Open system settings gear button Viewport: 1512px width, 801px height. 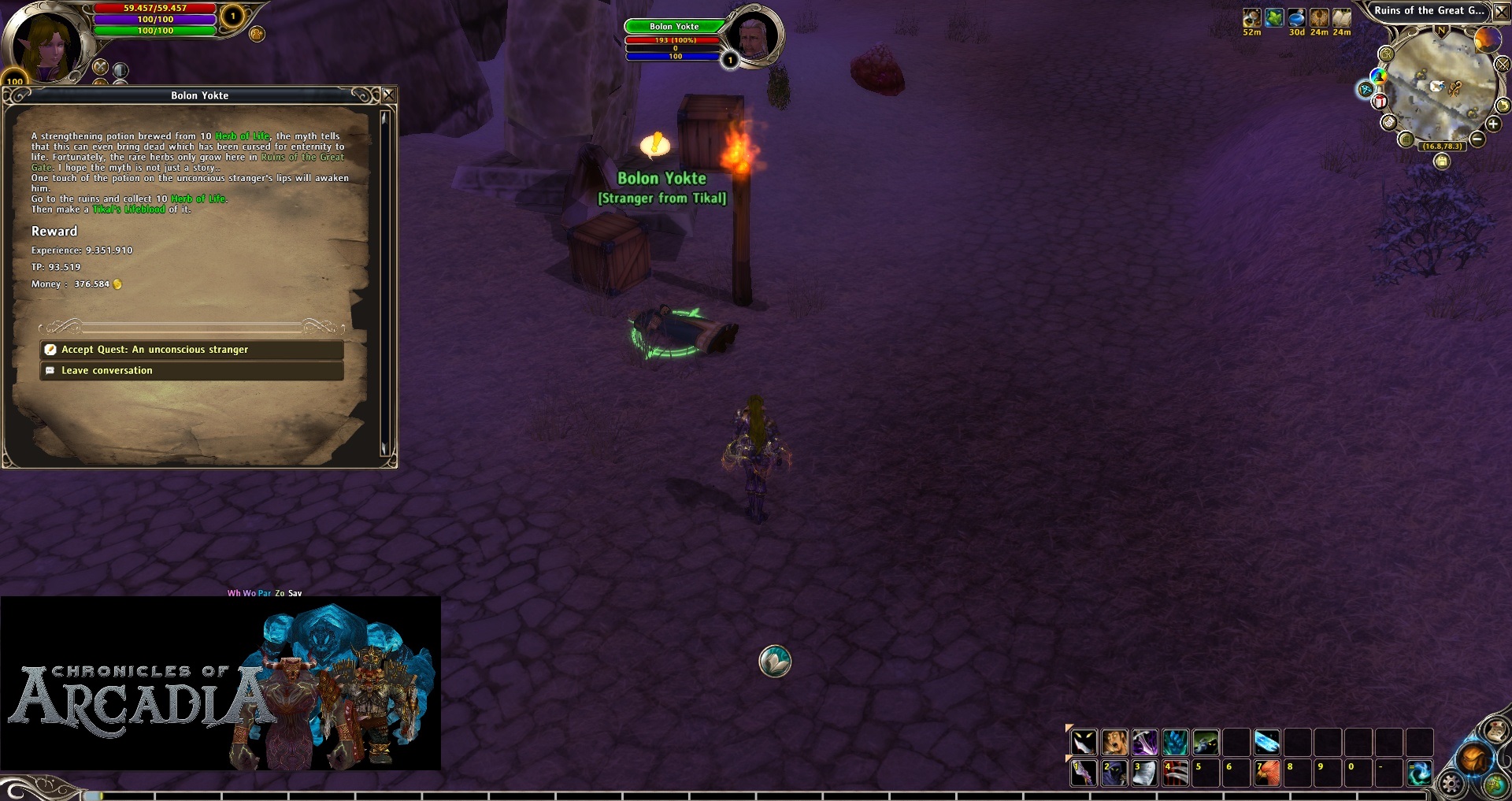click(1451, 784)
